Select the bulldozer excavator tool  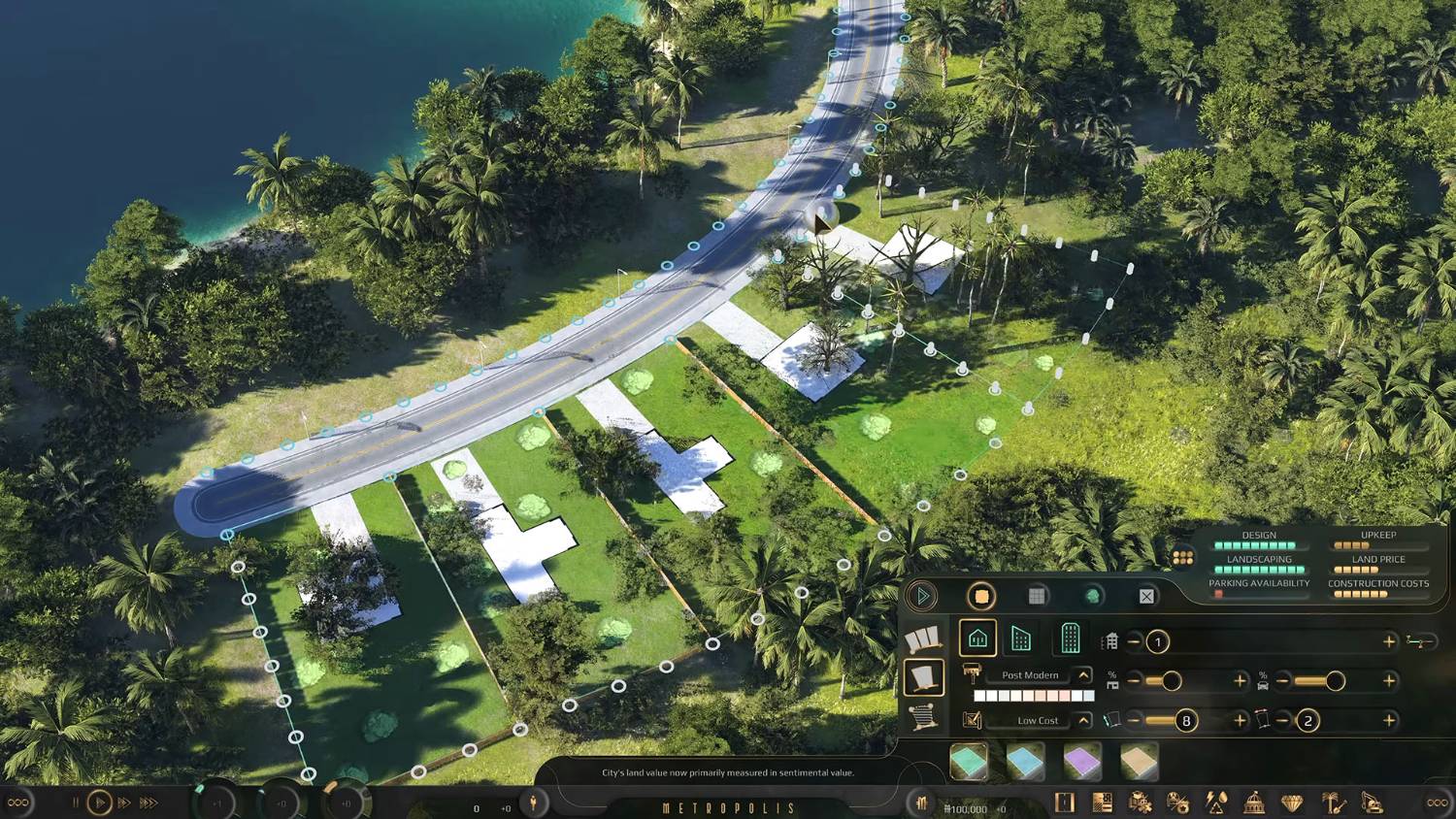[x=1372, y=803]
